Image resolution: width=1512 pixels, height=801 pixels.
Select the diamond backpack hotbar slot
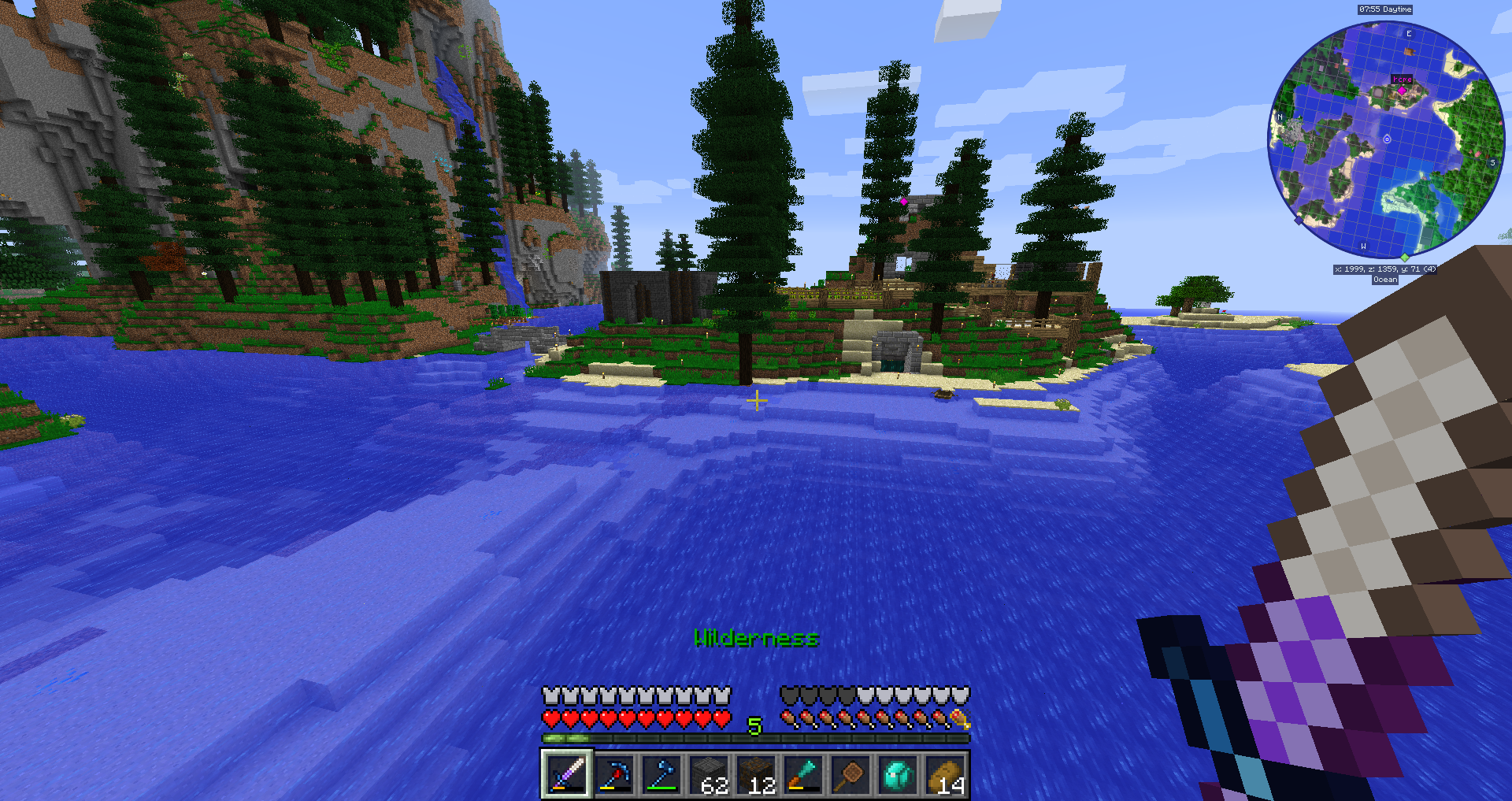897,774
